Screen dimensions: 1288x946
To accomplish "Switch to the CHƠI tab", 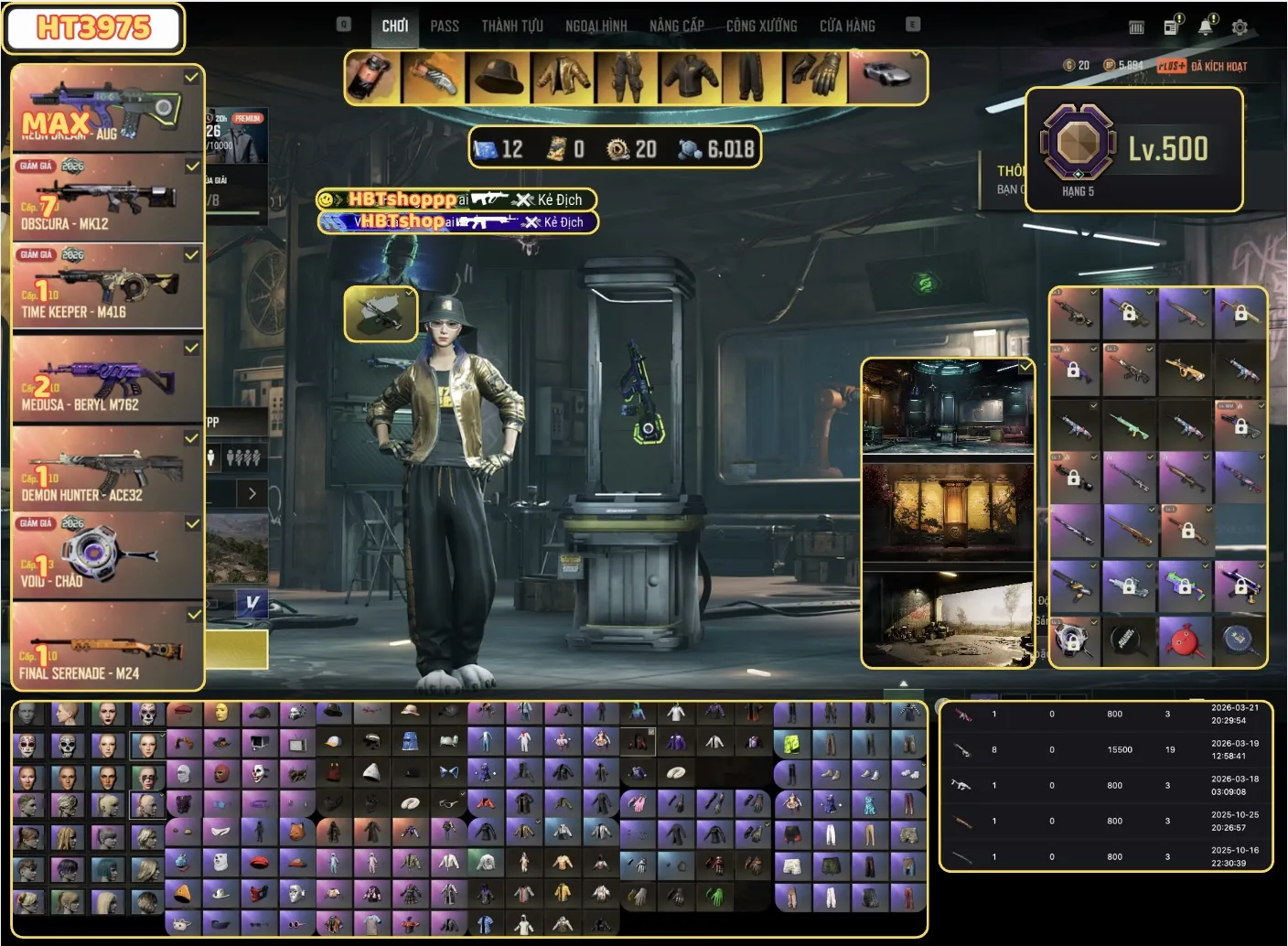I will (x=395, y=26).
